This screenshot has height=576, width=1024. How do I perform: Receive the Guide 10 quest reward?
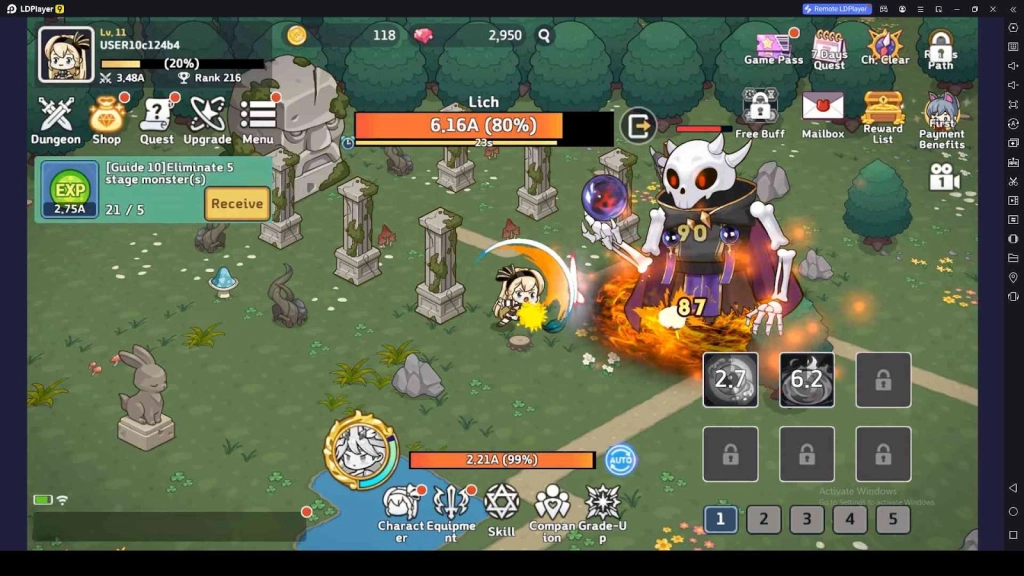coord(237,203)
